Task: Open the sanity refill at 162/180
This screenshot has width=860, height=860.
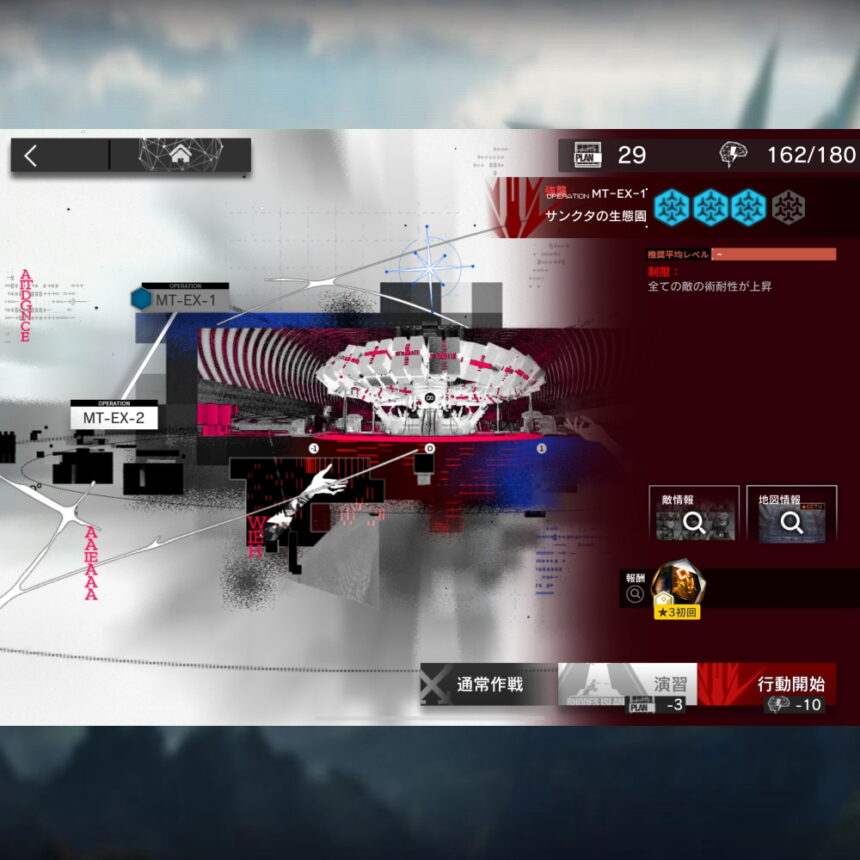Action: 788,155
